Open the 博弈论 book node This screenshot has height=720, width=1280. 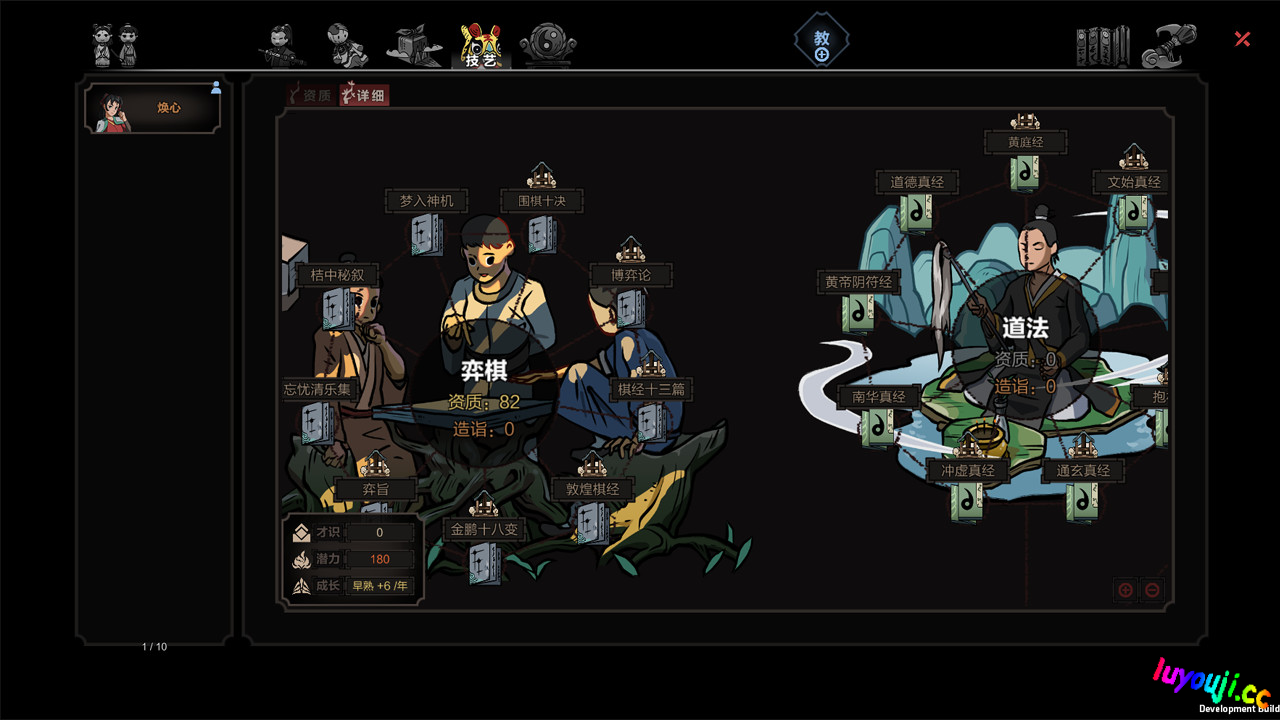click(x=630, y=307)
